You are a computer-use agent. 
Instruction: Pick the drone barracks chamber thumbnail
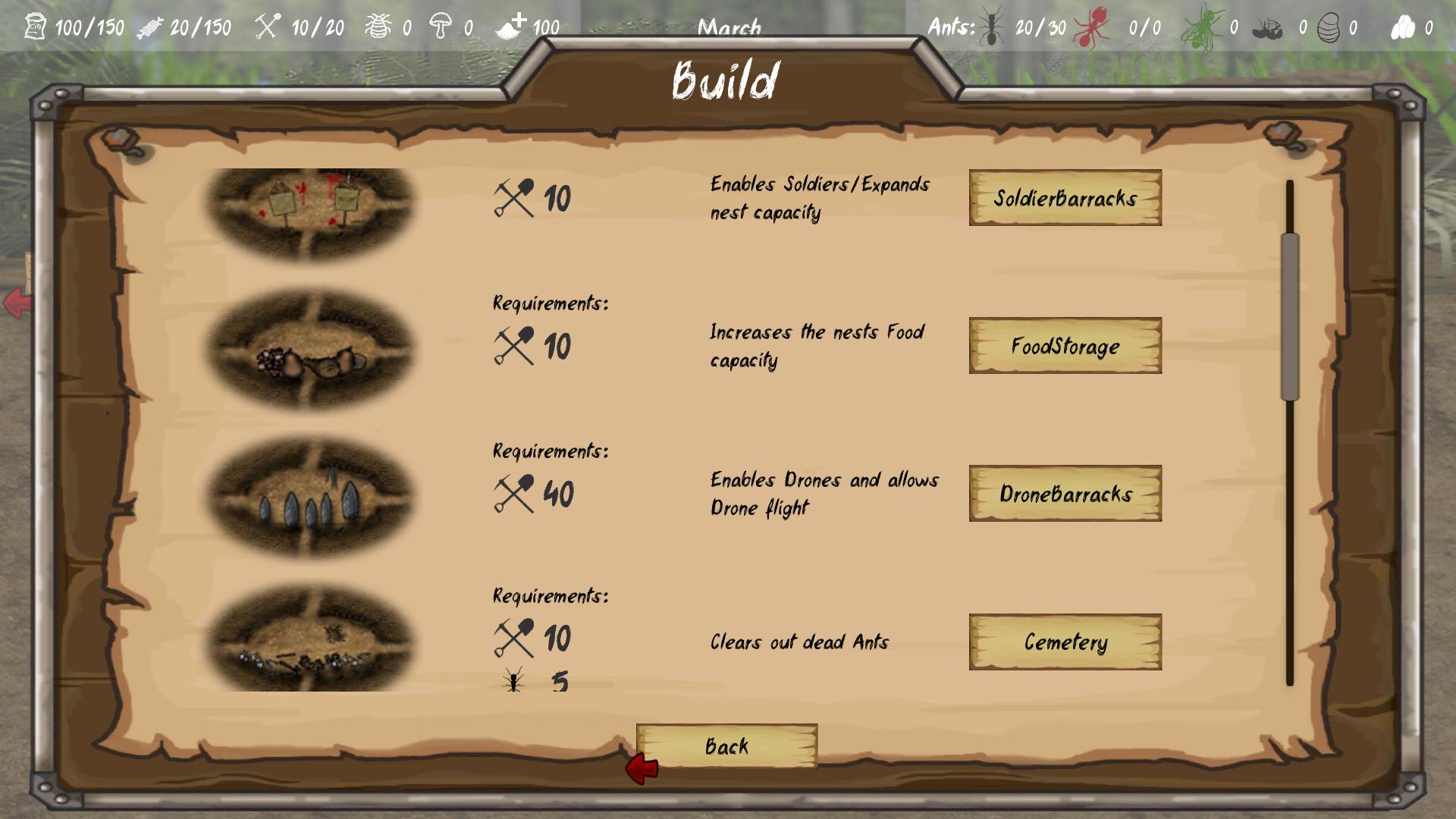pos(310,497)
